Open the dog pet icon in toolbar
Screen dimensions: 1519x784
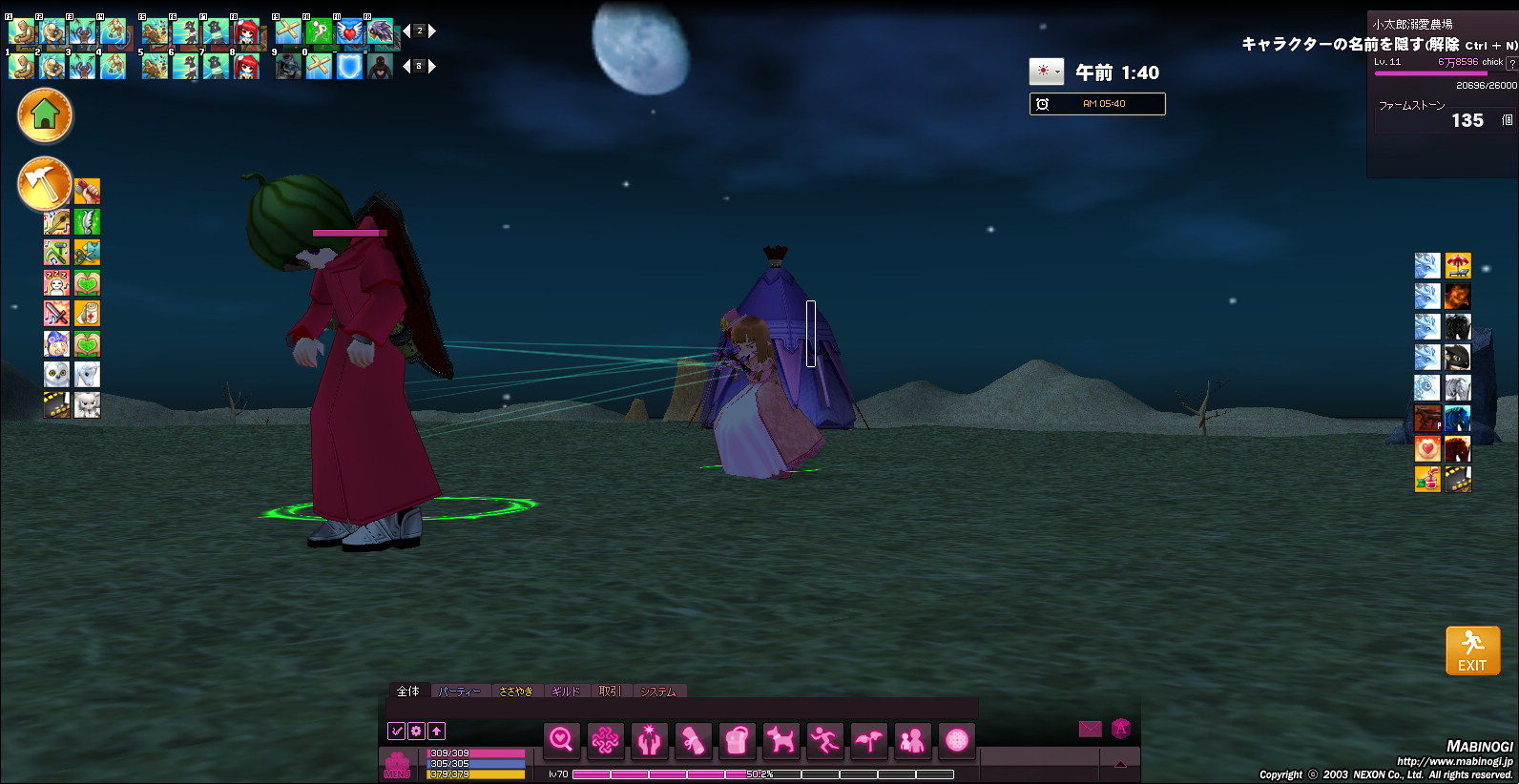pyautogui.click(x=780, y=739)
